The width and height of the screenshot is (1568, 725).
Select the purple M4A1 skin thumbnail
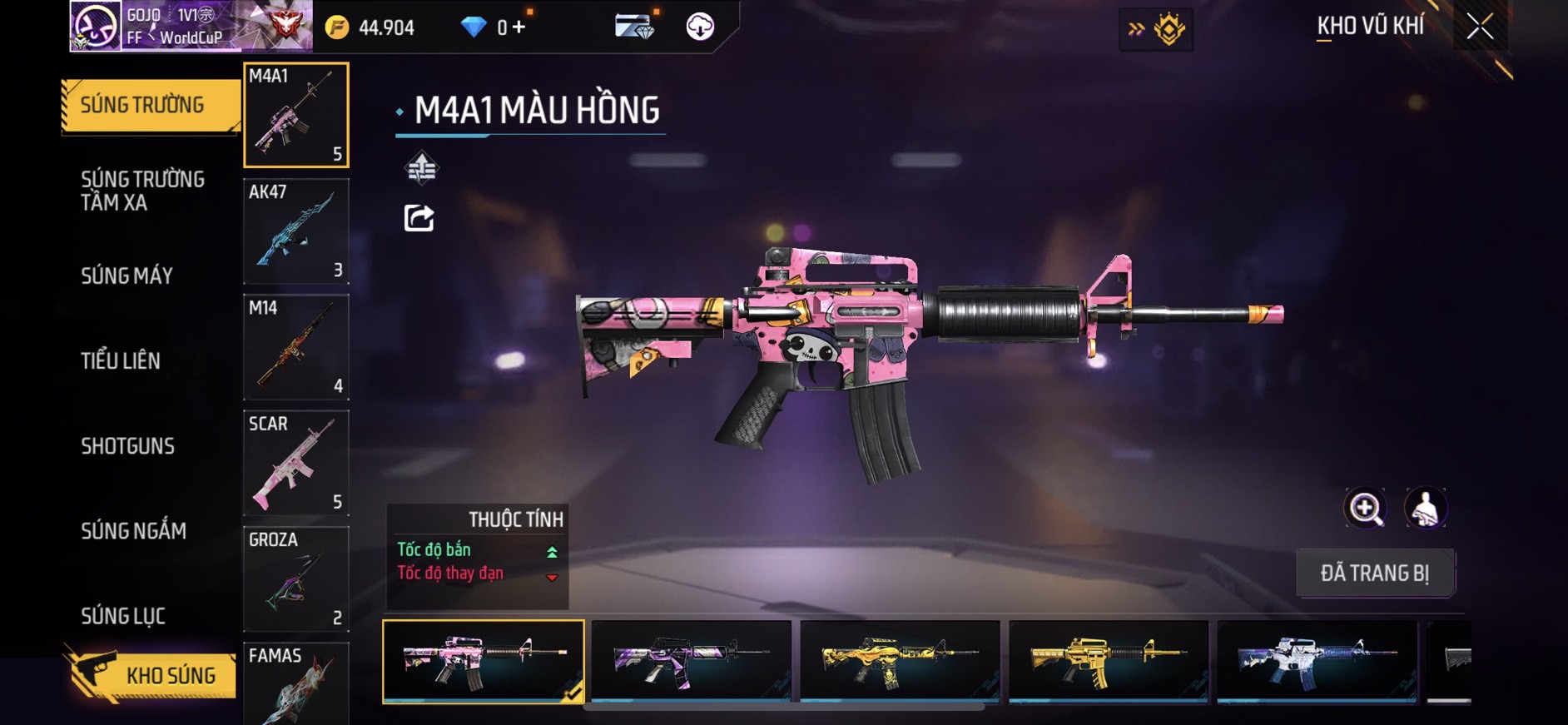[691, 661]
